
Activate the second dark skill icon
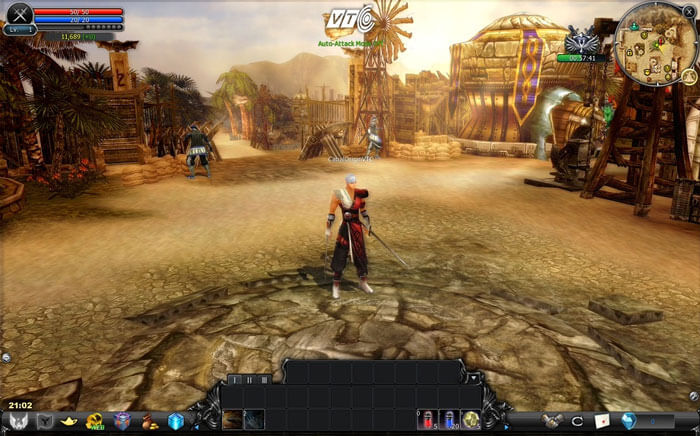pos(255,419)
